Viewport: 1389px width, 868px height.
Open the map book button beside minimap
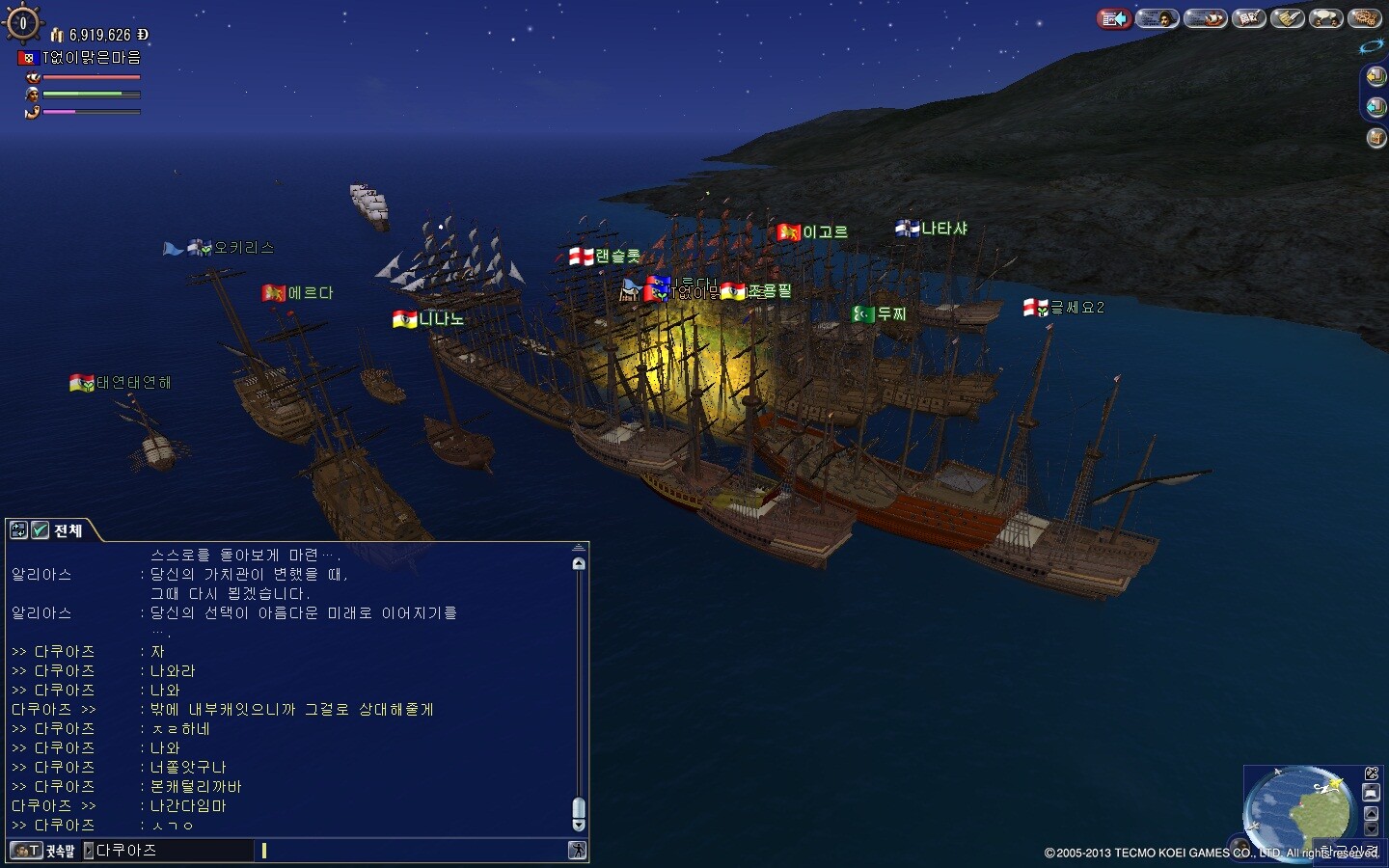tap(1372, 792)
